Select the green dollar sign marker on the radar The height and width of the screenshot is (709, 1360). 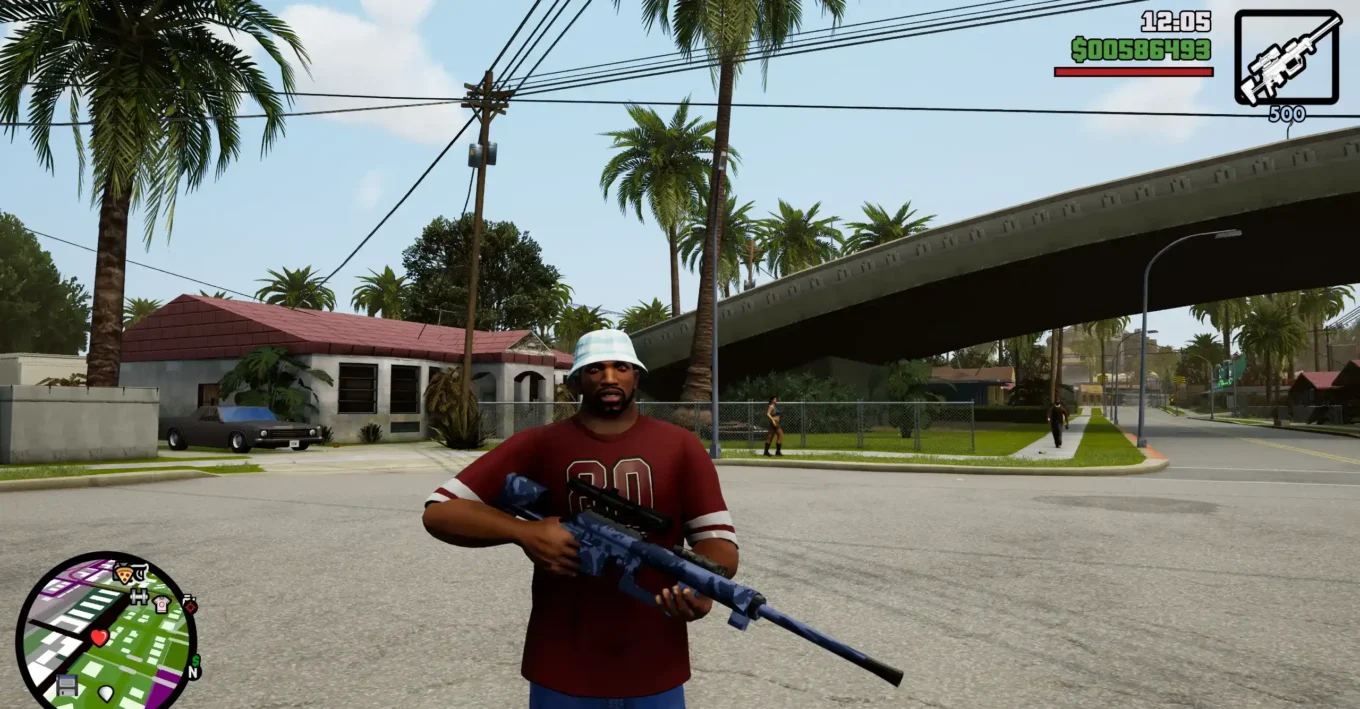click(194, 659)
